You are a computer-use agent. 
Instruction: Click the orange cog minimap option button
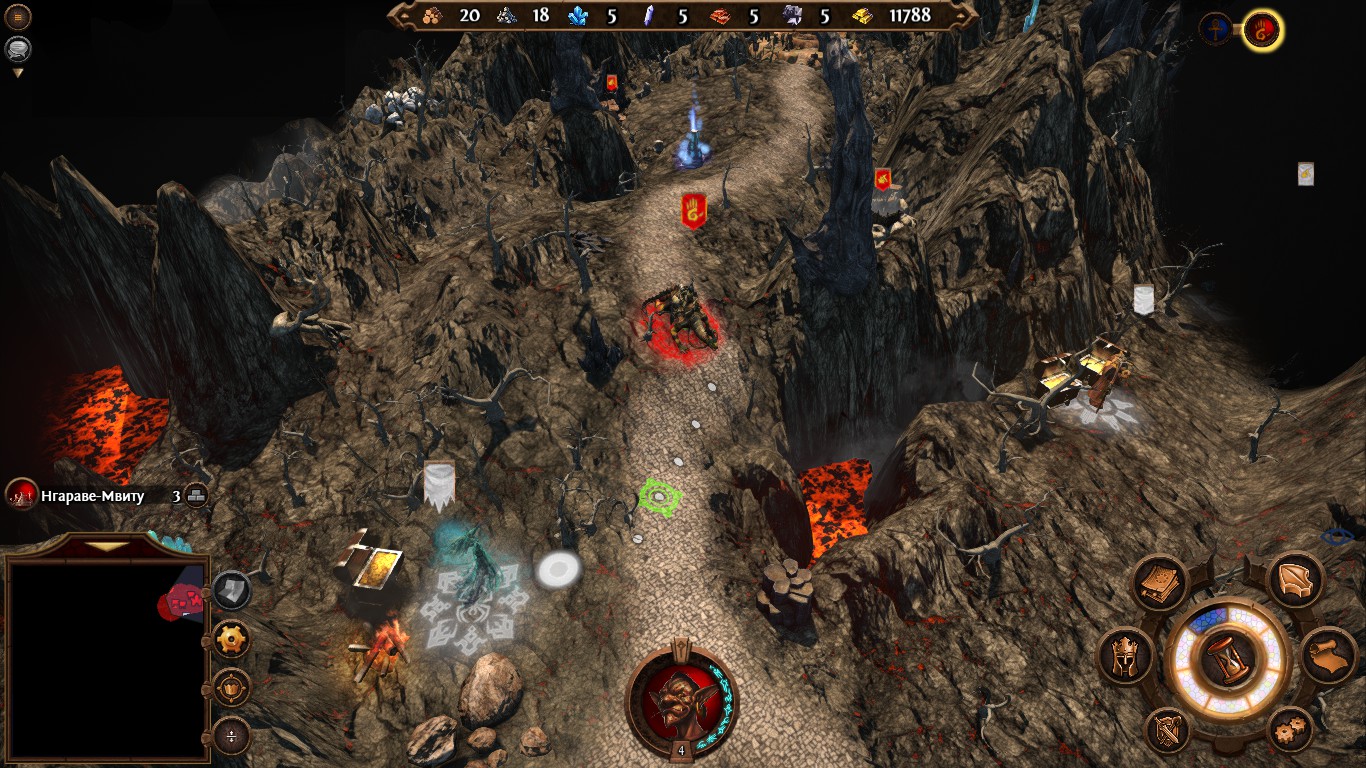pos(232,639)
